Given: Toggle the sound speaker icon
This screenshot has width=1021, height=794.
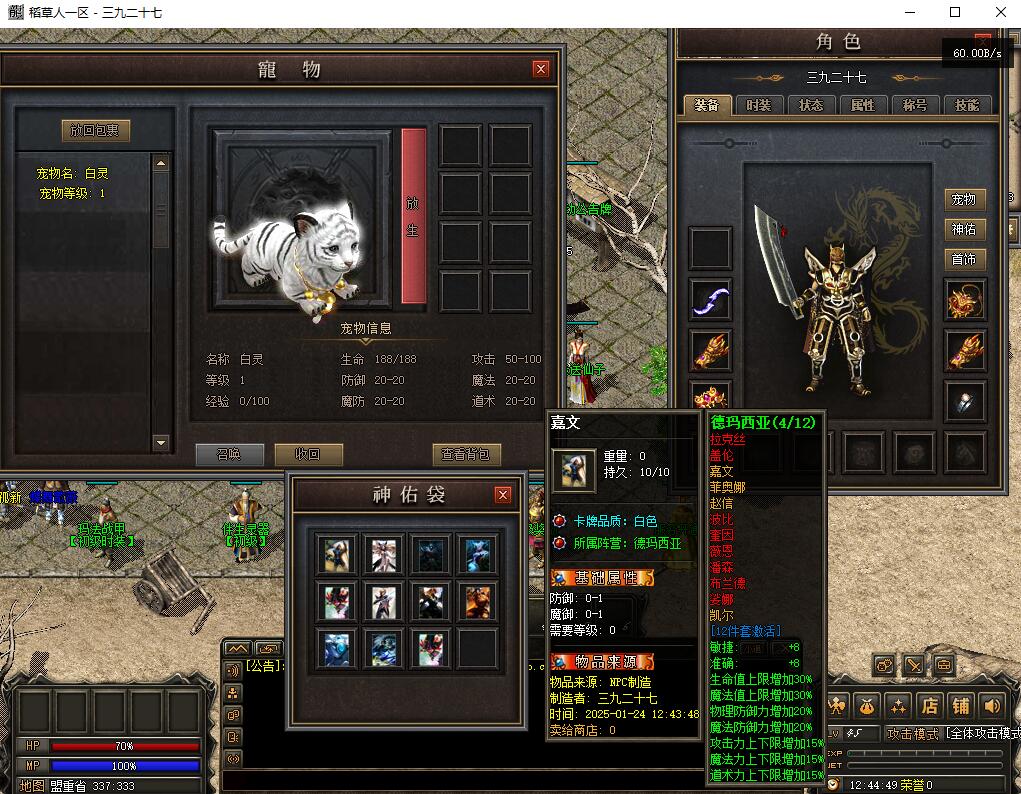Looking at the screenshot, I should 991,706.
